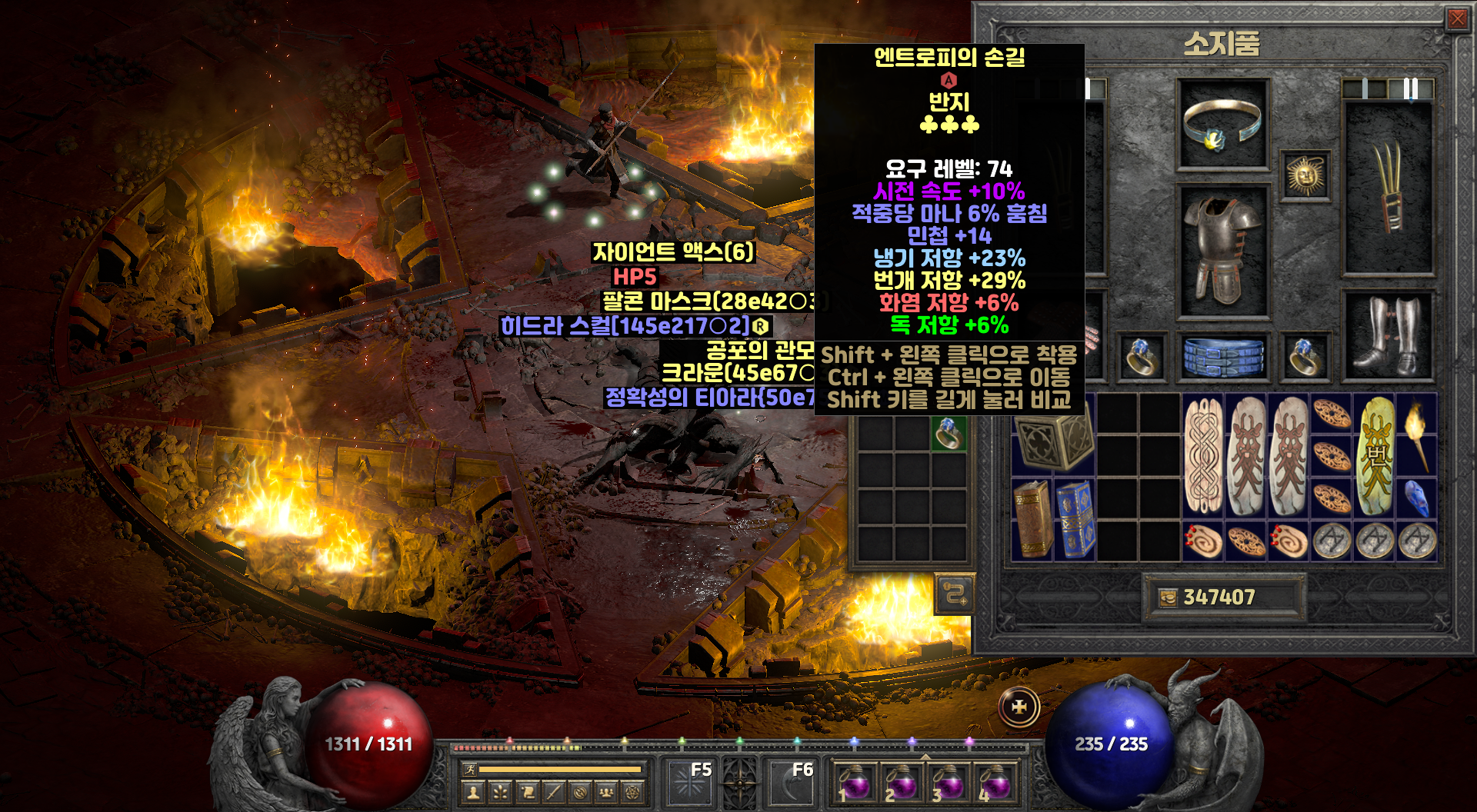Close the inventory panel

point(1457,18)
